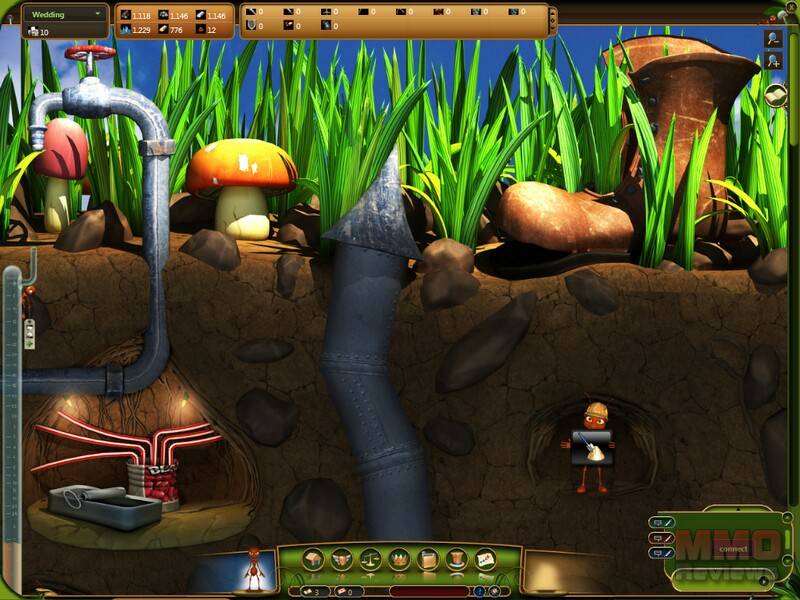The width and height of the screenshot is (800, 600).
Task: Click the horned head toolbar icon
Action: pos(341,560)
